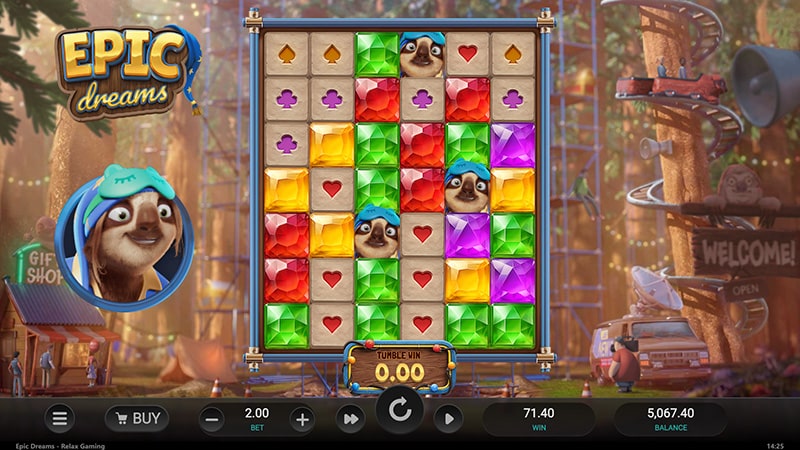Open the hamburger menu

61,419
